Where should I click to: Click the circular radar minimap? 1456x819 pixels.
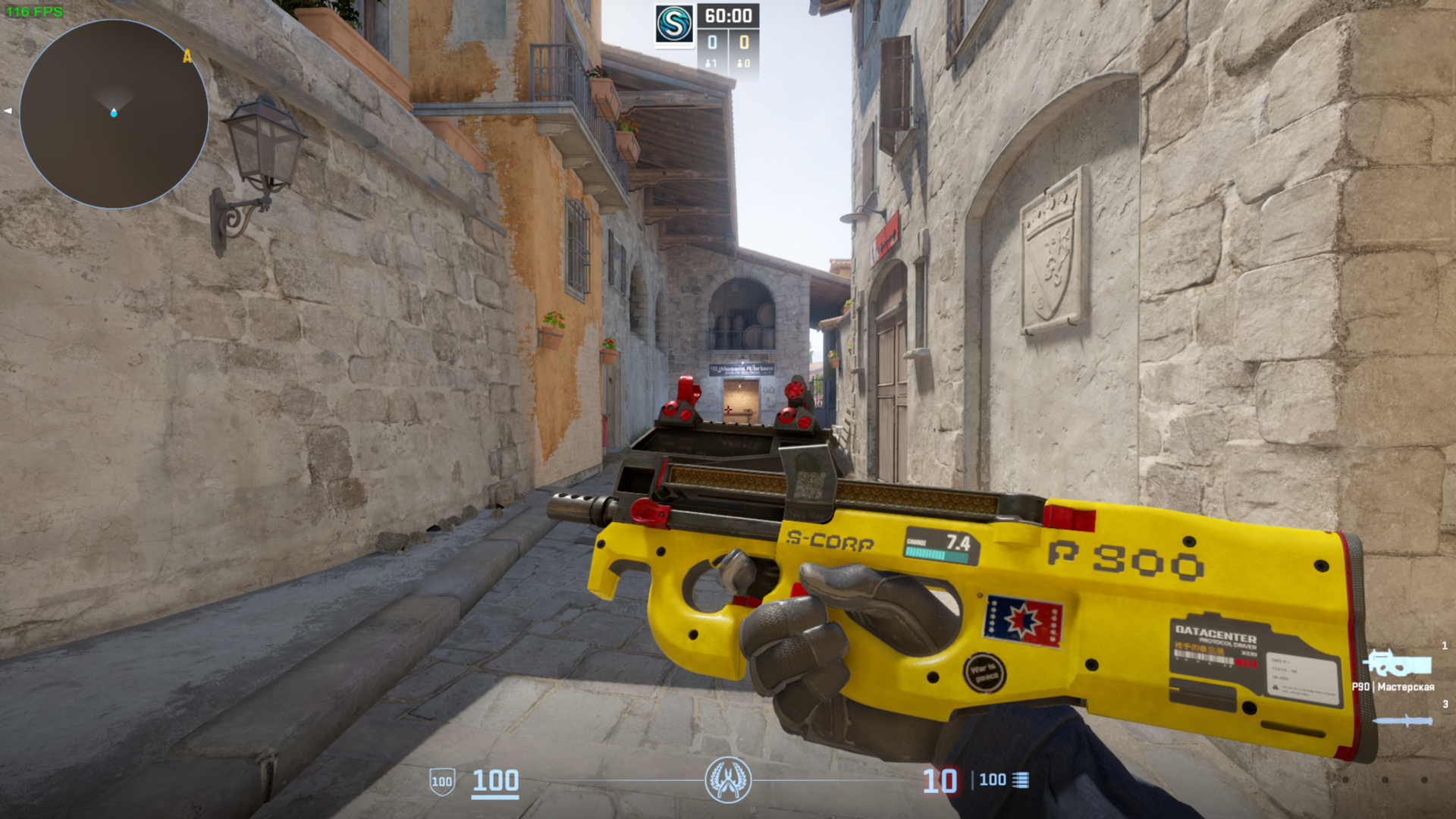tap(114, 114)
